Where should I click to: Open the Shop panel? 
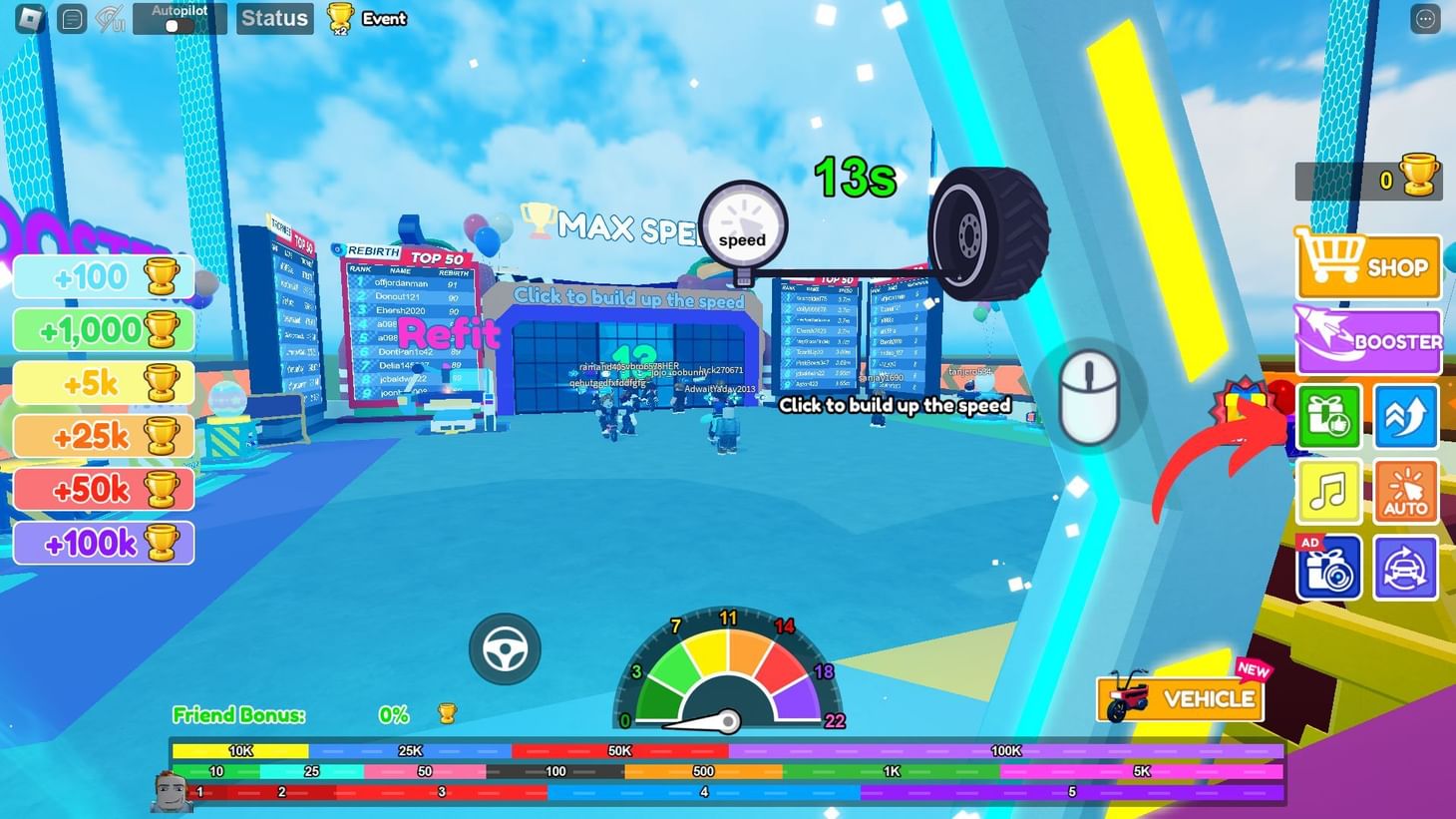click(1367, 266)
